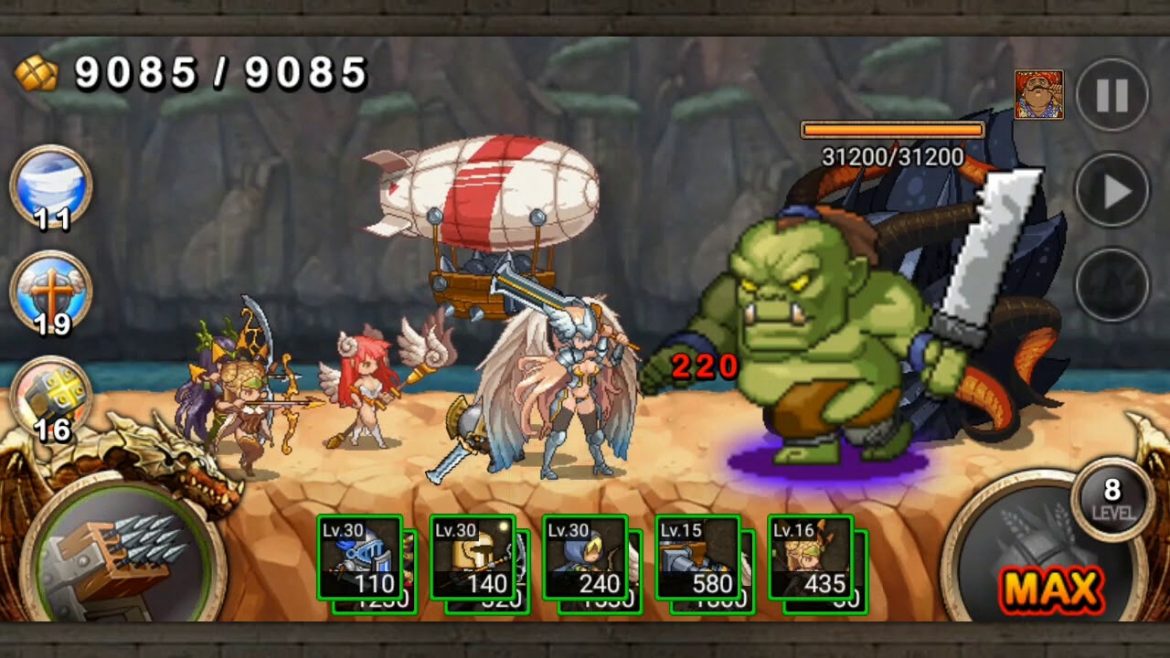Pause the battle
Image resolution: width=1170 pixels, height=658 pixels.
1112,95
